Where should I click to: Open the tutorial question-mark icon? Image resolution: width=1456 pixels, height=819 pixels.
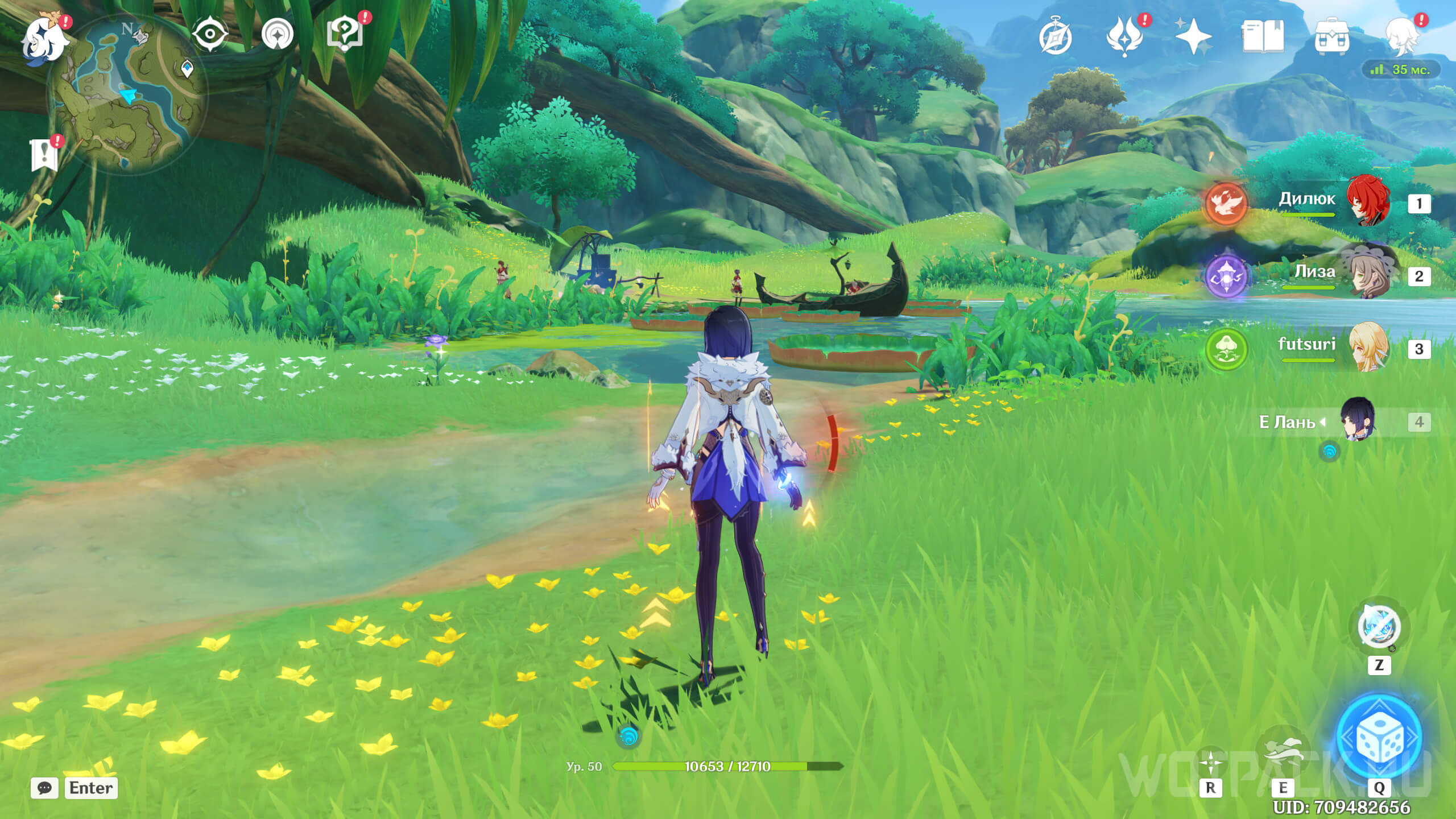(x=345, y=34)
